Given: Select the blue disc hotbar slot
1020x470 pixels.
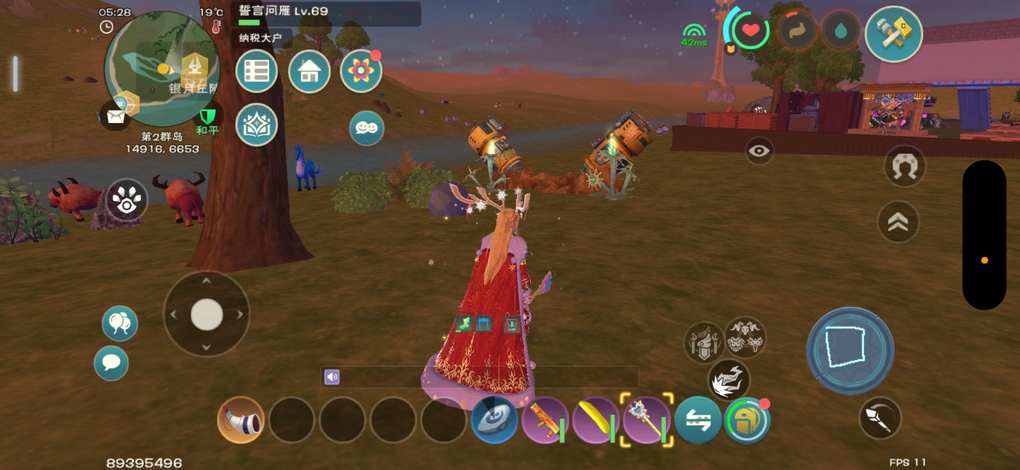Looking at the screenshot, I should (494, 420).
